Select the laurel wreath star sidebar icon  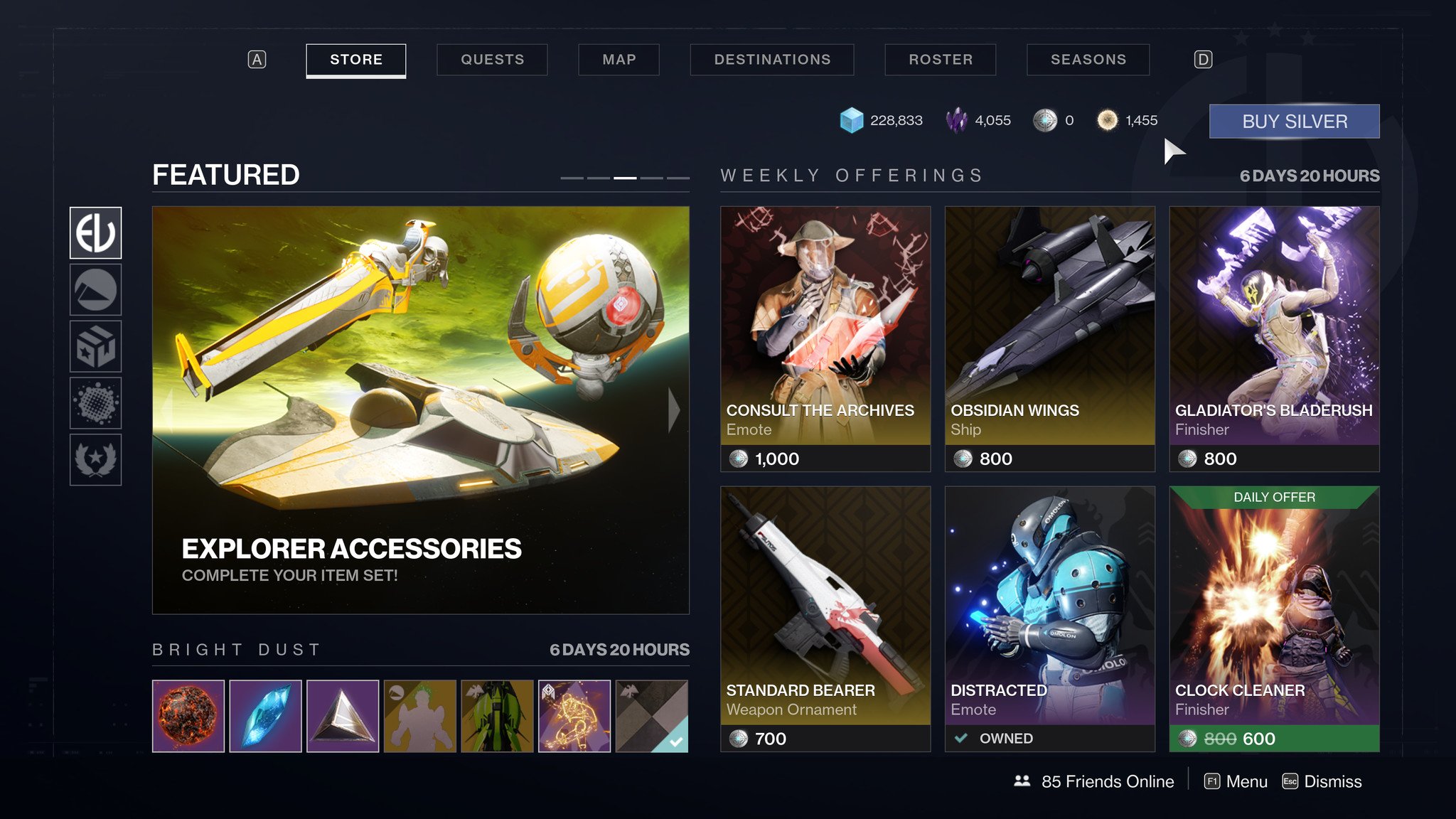click(x=95, y=460)
